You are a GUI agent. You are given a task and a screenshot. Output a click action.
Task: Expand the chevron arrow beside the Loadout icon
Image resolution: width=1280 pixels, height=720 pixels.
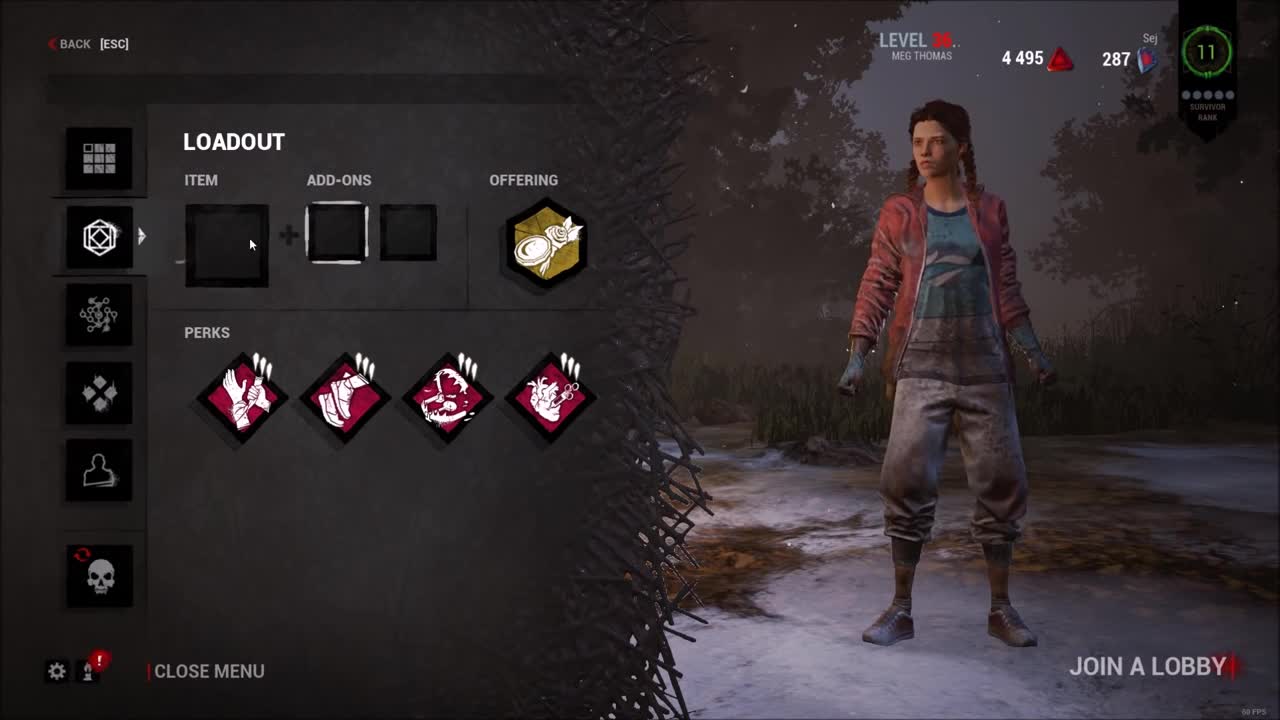(x=143, y=237)
